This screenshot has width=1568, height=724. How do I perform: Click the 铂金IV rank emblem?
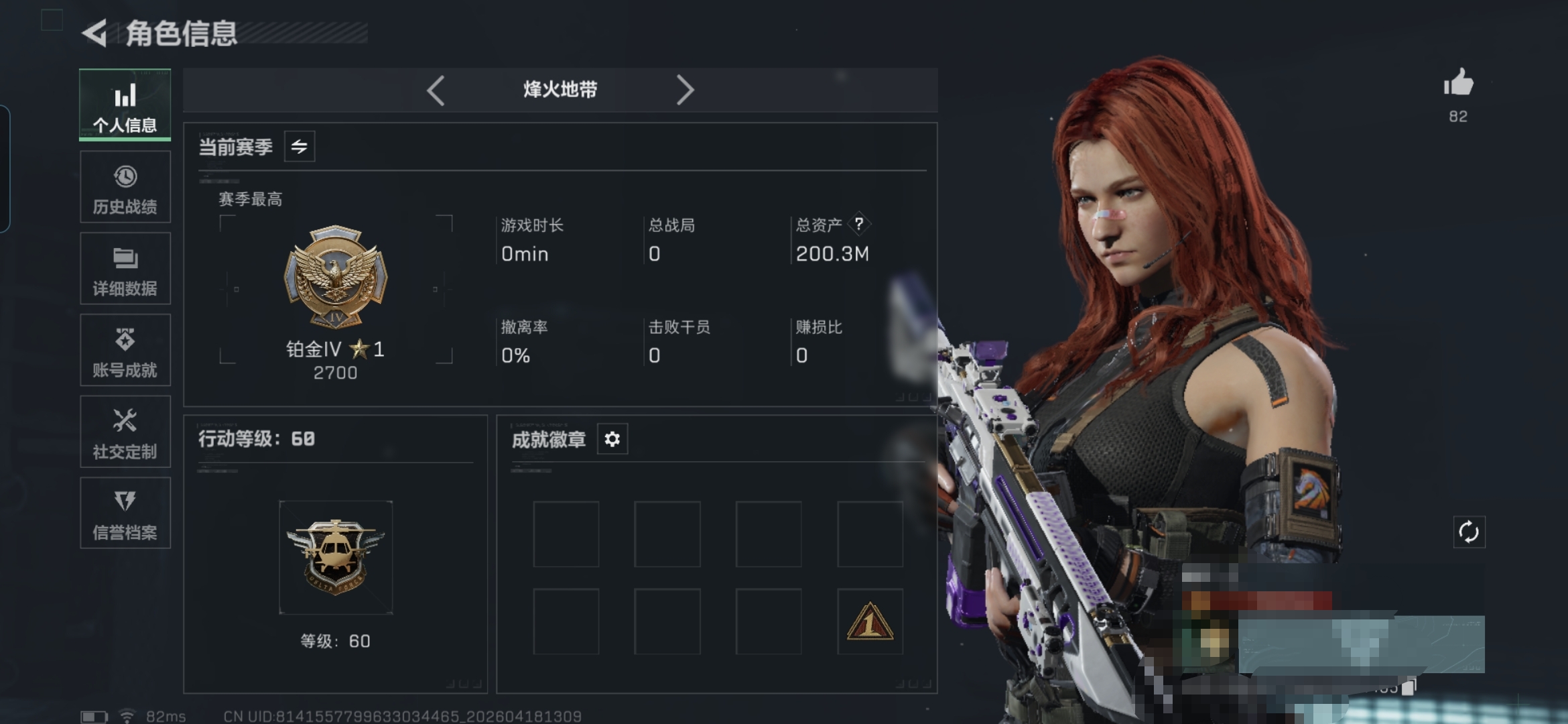point(336,276)
